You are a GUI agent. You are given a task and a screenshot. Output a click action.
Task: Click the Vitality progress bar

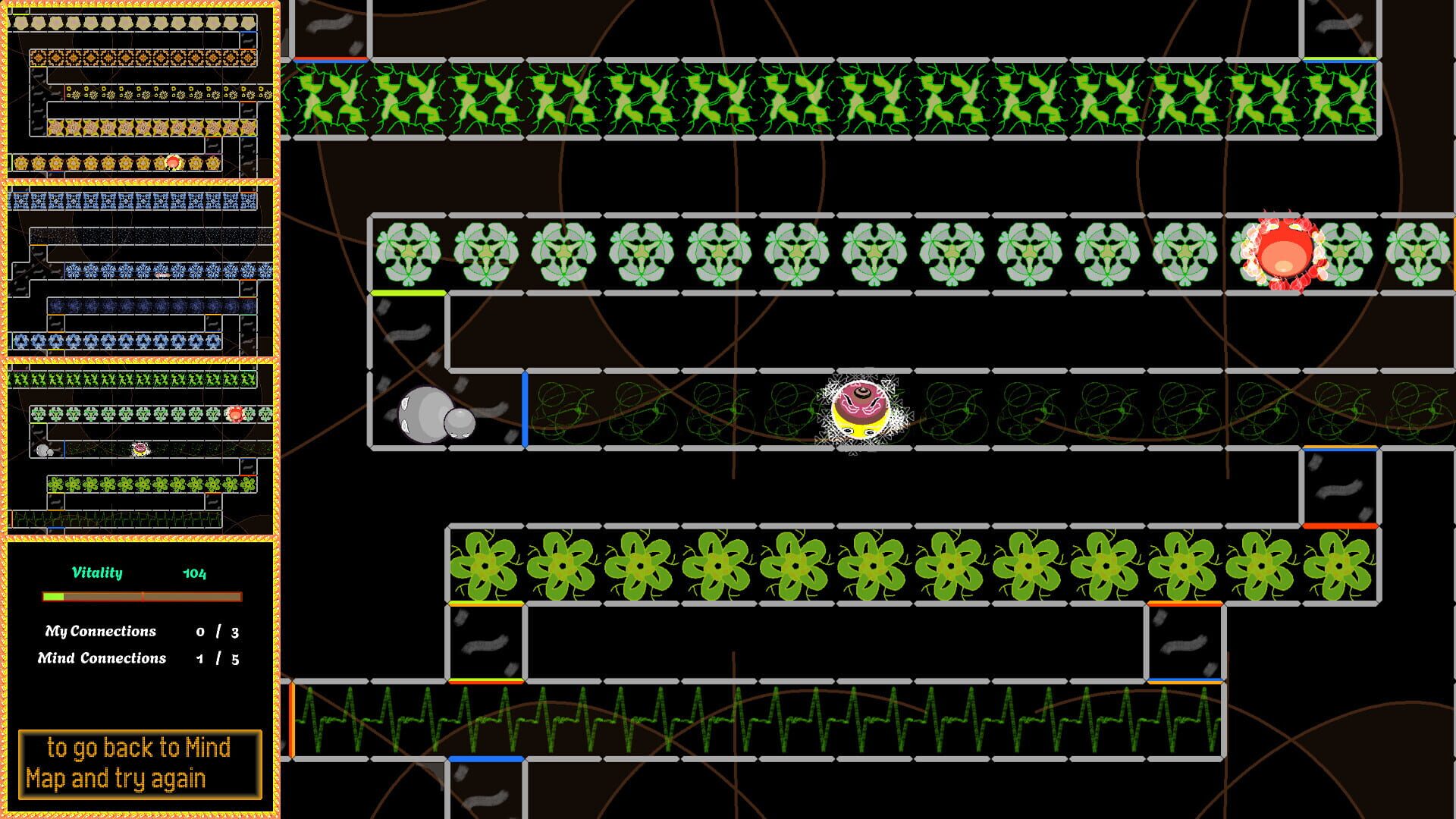[x=142, y=595]
